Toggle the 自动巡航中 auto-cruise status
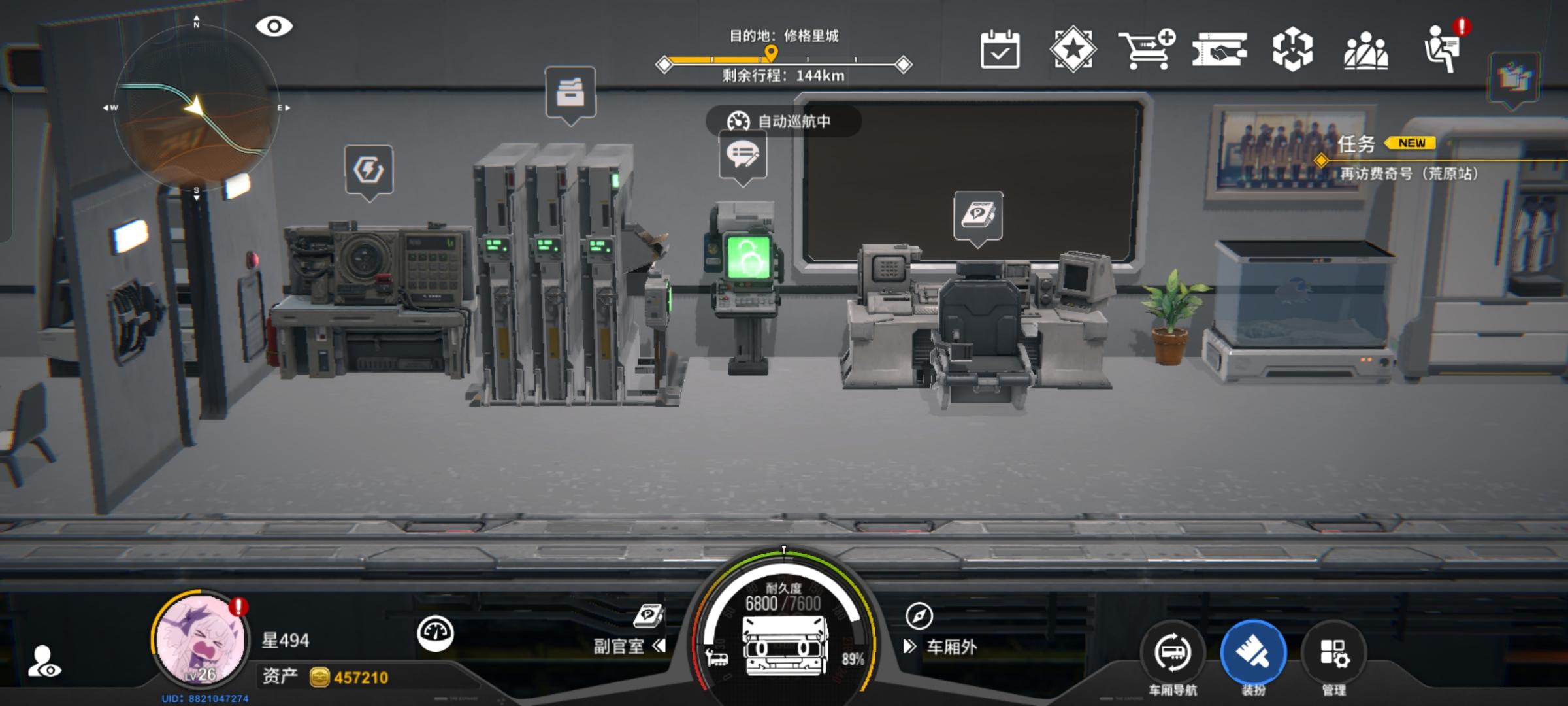Image resolution: width=1568 pixels, height=706 pixels. pyautogui.click(x=783, y=120)
